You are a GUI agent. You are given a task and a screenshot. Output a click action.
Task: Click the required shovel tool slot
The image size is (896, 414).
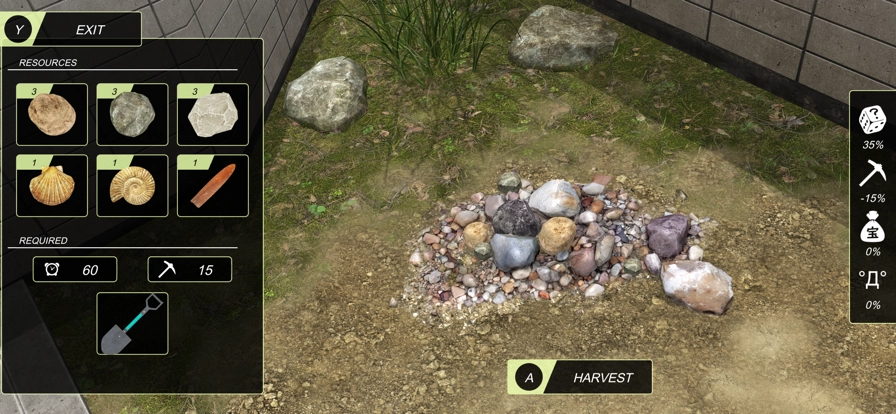(132, 323)
